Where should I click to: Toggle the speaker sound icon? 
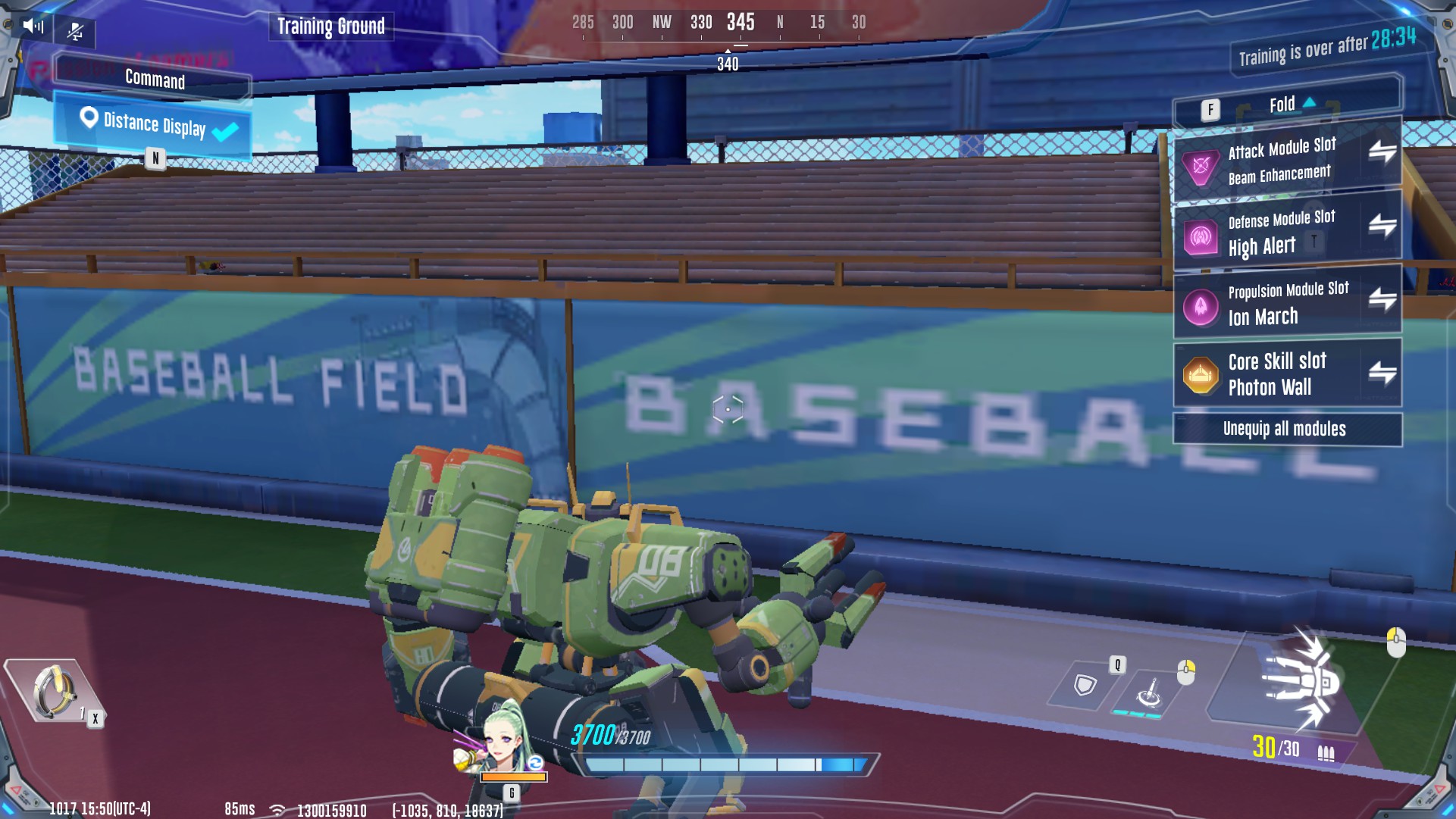pyautogui.click(x=33, y=27)
